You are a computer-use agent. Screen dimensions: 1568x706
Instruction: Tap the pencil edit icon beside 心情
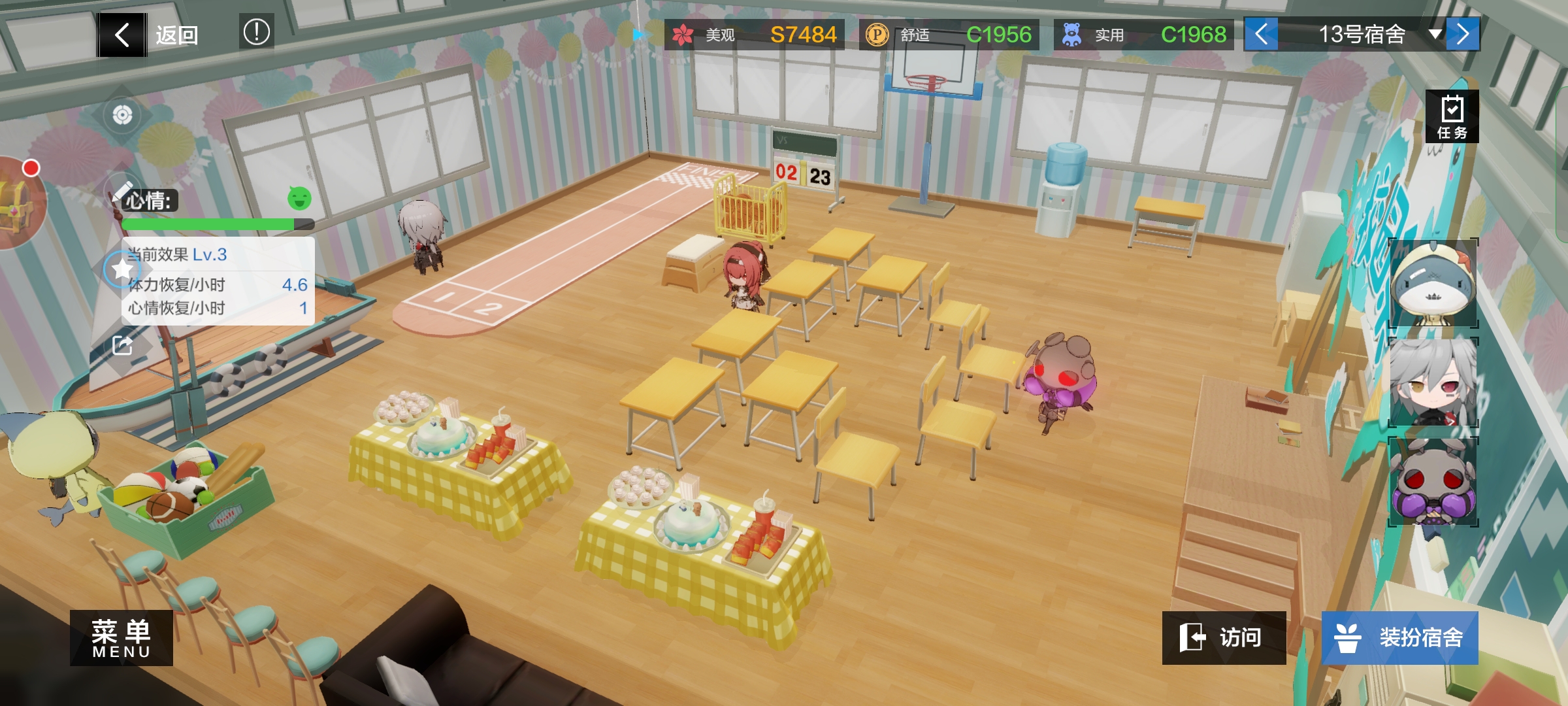coord(122,192)
